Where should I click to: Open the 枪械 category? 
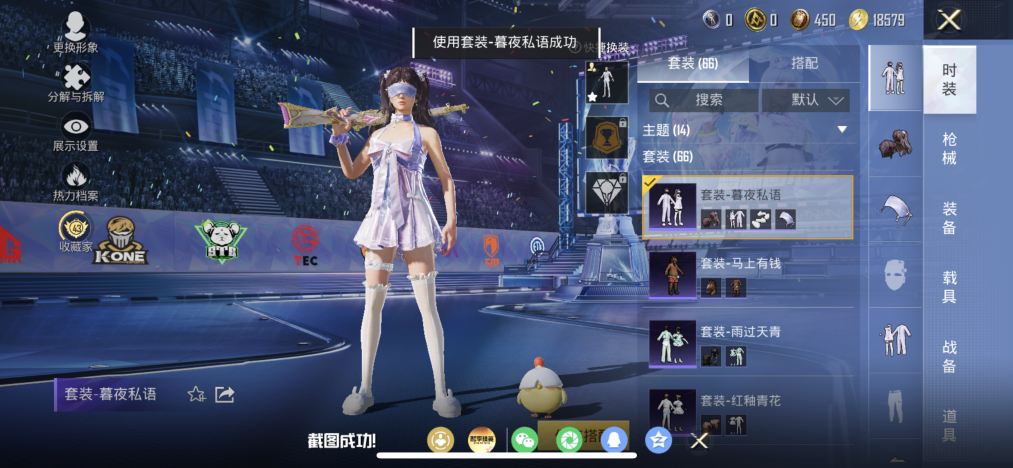tap(949, 148)
